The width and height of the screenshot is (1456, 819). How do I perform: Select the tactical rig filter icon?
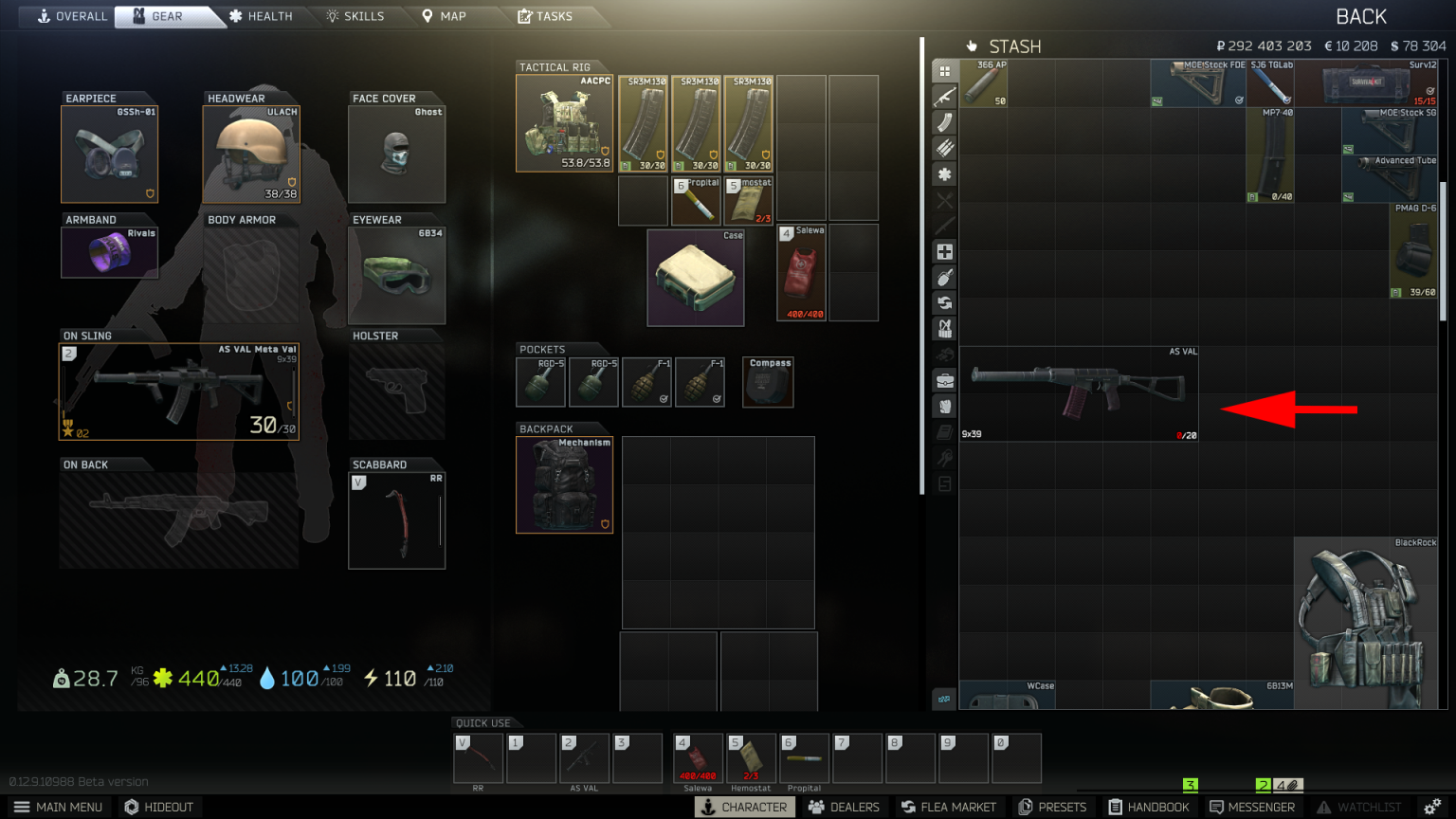coord(944,328)
